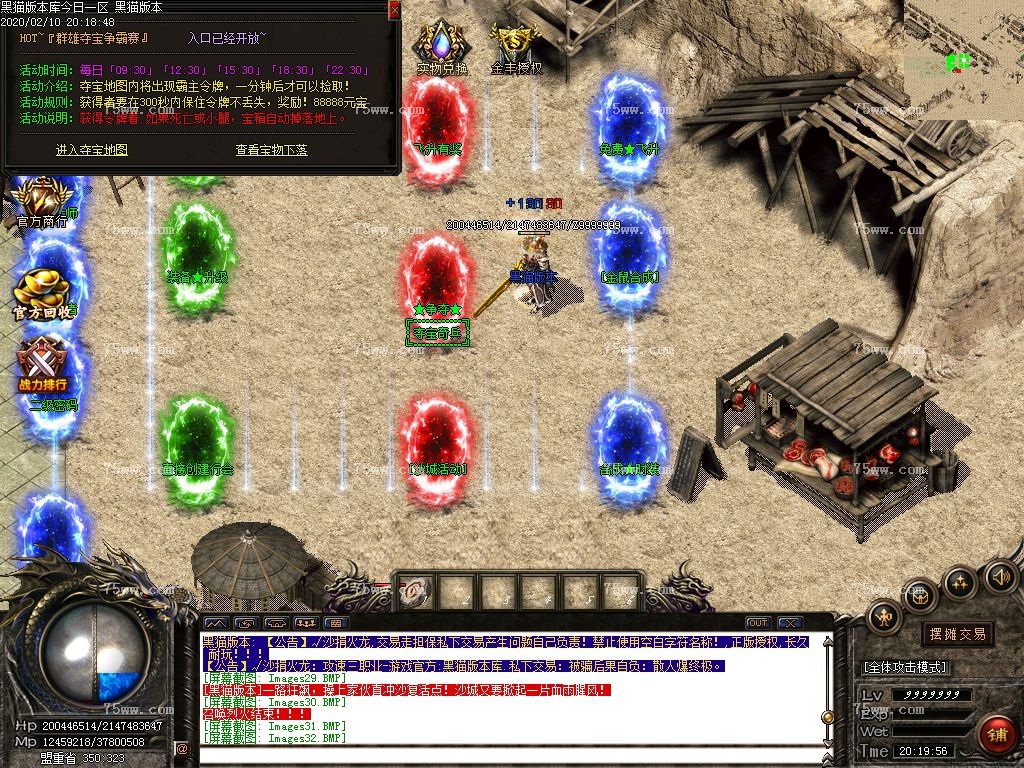The height and width of the screenshot is (768, 1024).
Task: Open the skills three-star icon
Action: [x=960, y=581]
